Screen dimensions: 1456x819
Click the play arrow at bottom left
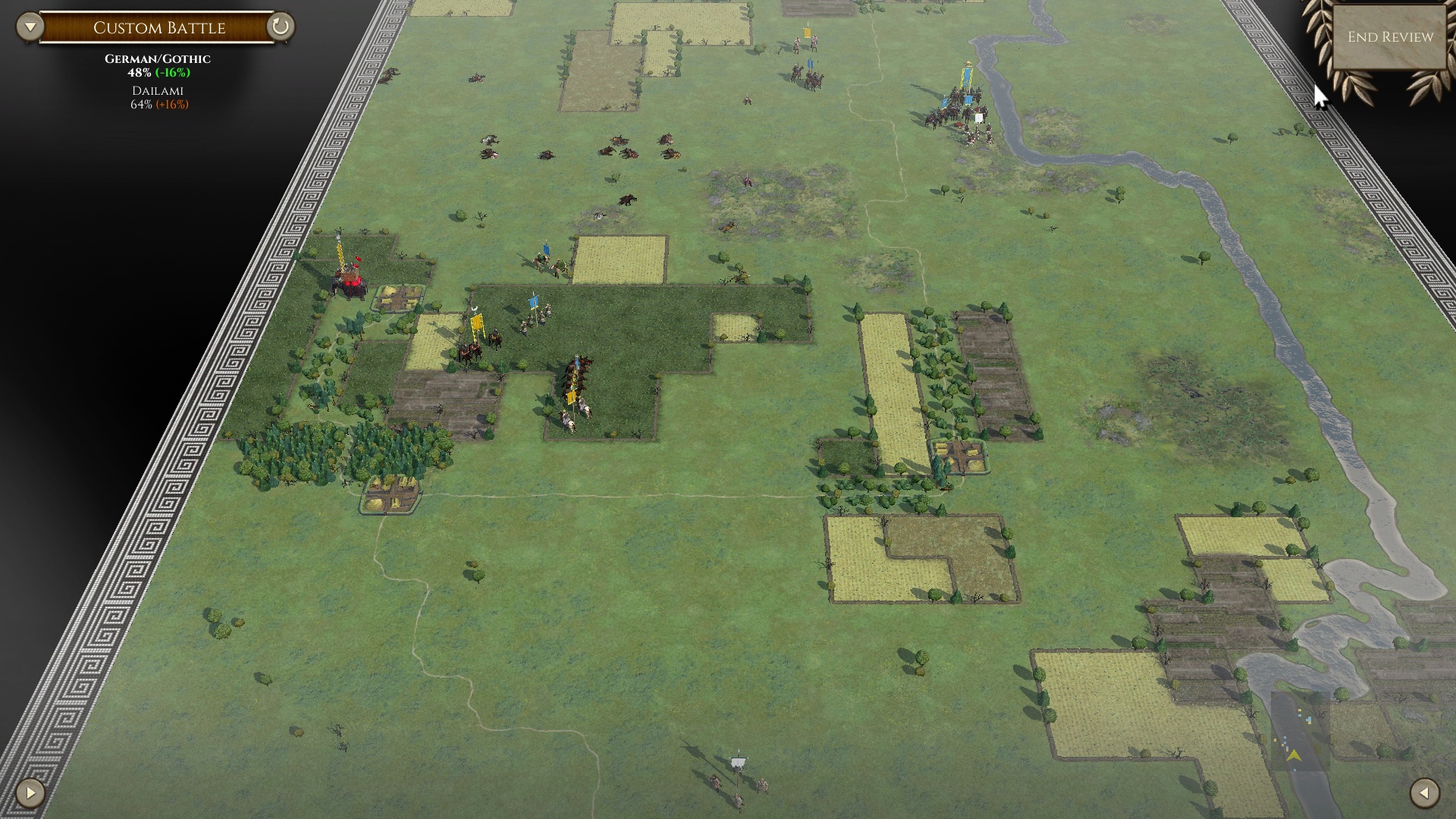30,793
